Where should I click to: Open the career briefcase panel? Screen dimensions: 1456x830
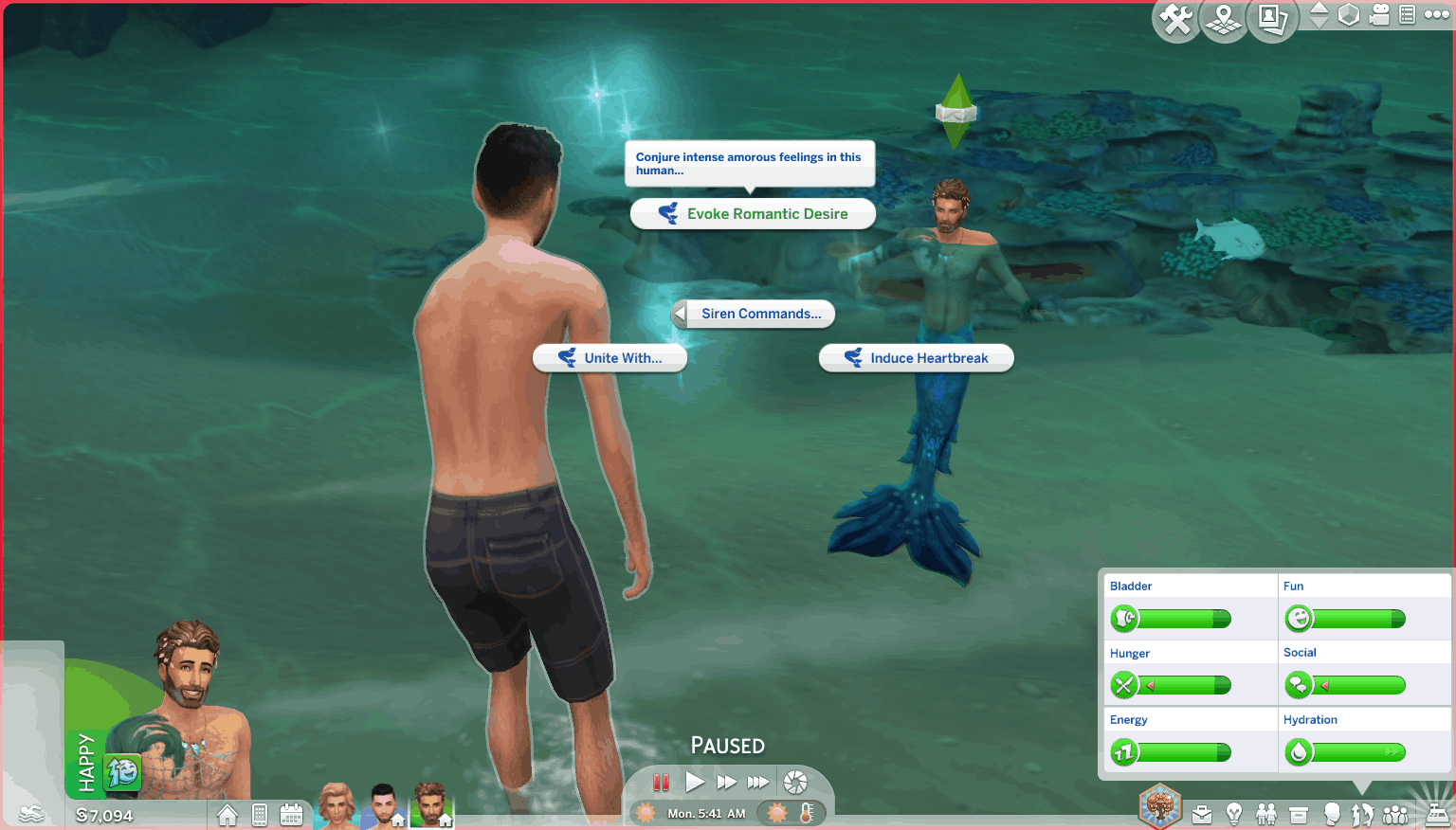(1202, 815)
